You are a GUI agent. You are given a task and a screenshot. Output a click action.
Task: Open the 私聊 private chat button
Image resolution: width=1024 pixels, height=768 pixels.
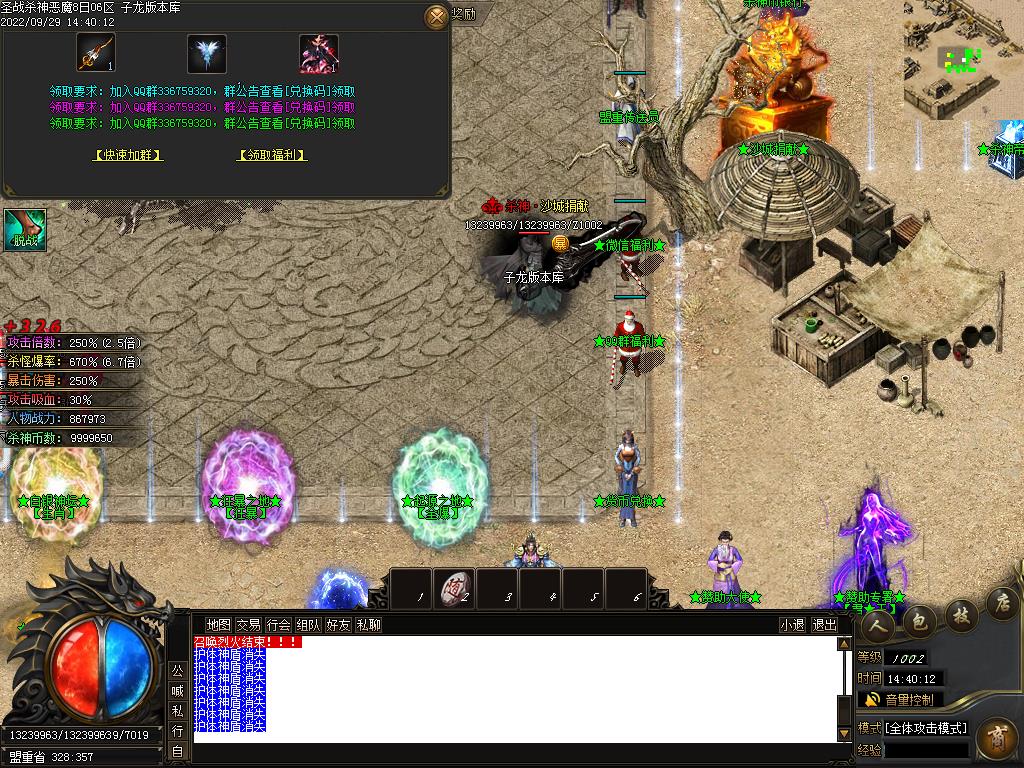[x=368, y=625]
